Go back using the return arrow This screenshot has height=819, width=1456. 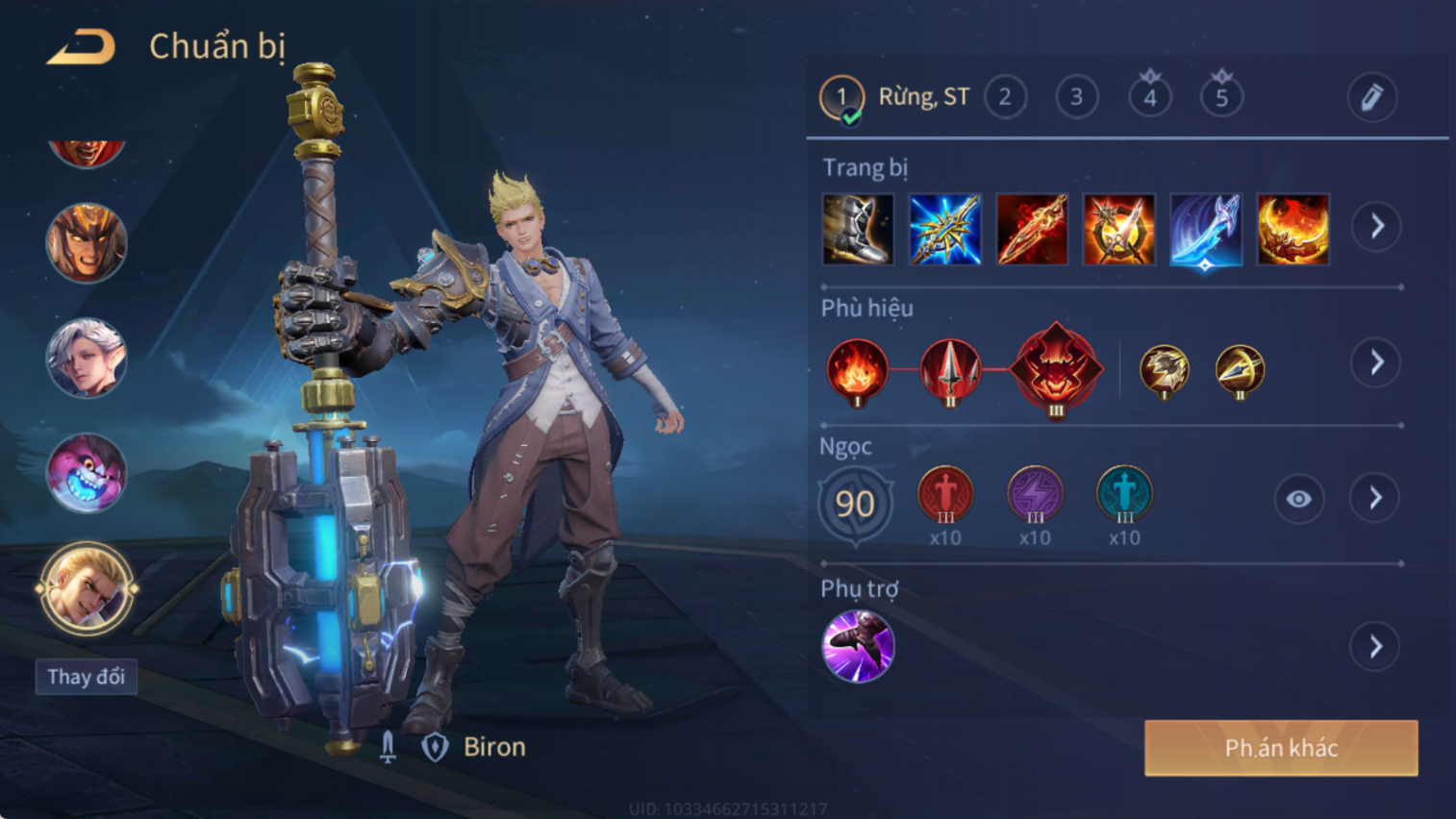click(x=82, y=46)
